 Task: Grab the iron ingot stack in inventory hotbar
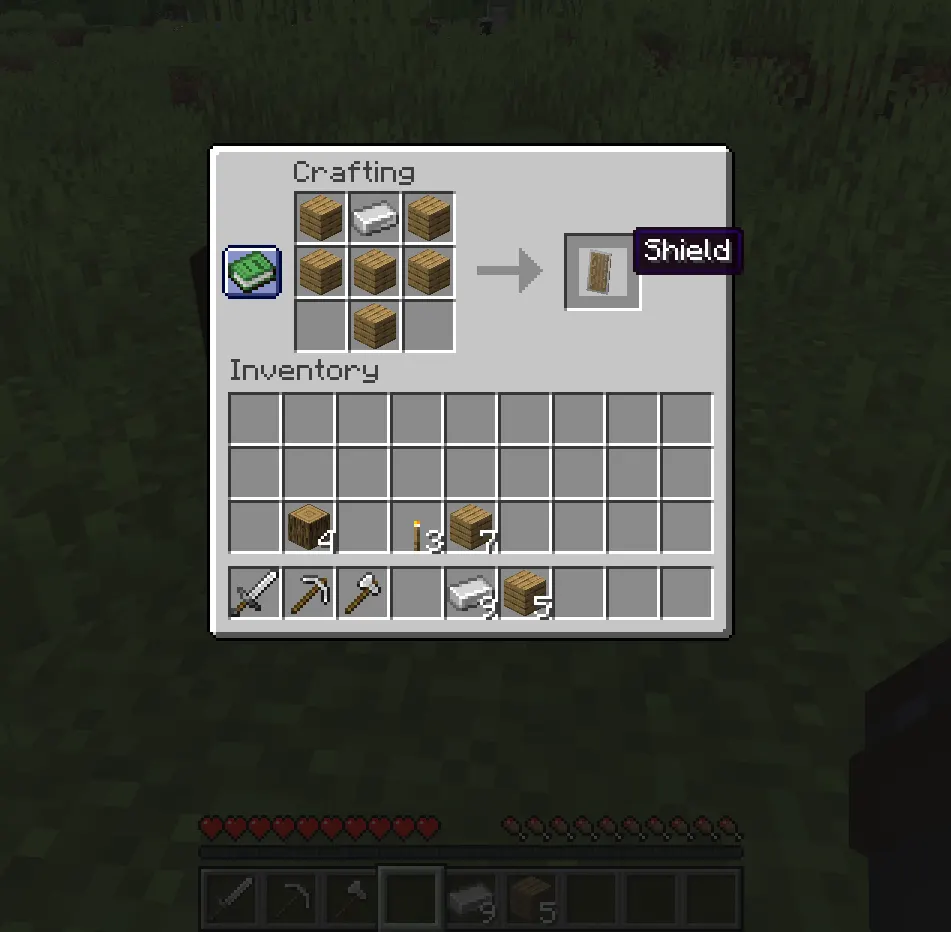coord(471,594)
